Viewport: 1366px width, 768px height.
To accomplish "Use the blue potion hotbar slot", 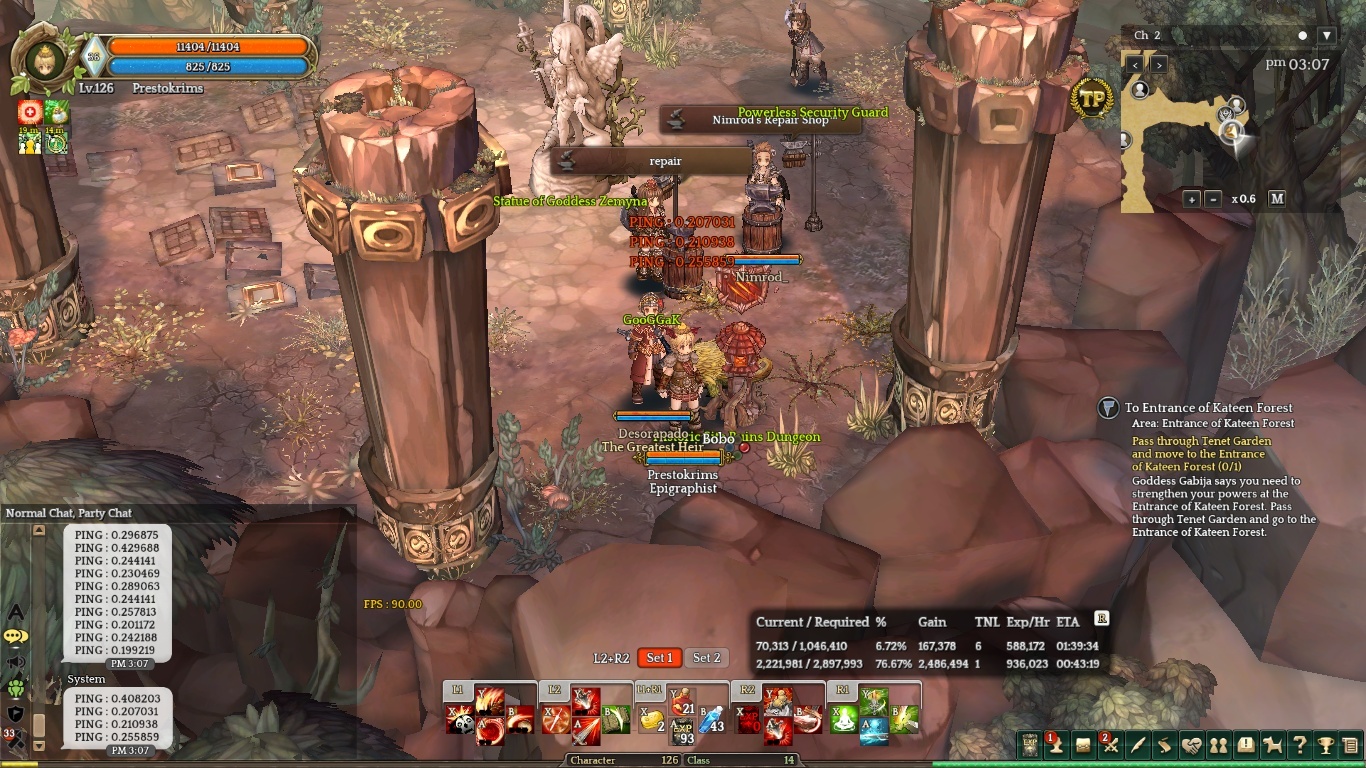I will 711,722.
